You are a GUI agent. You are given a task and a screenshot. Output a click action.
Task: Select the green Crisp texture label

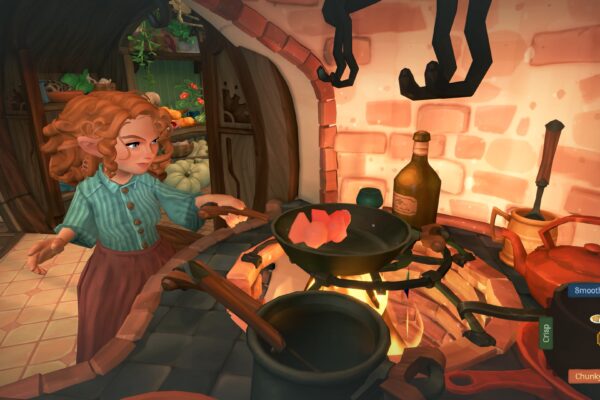coord(547,333)
